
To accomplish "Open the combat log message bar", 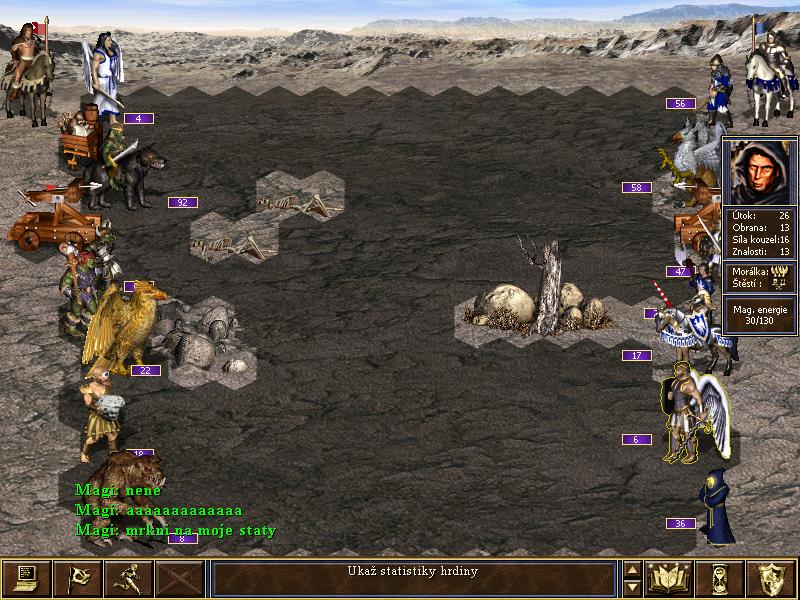I will pos(413,578).
